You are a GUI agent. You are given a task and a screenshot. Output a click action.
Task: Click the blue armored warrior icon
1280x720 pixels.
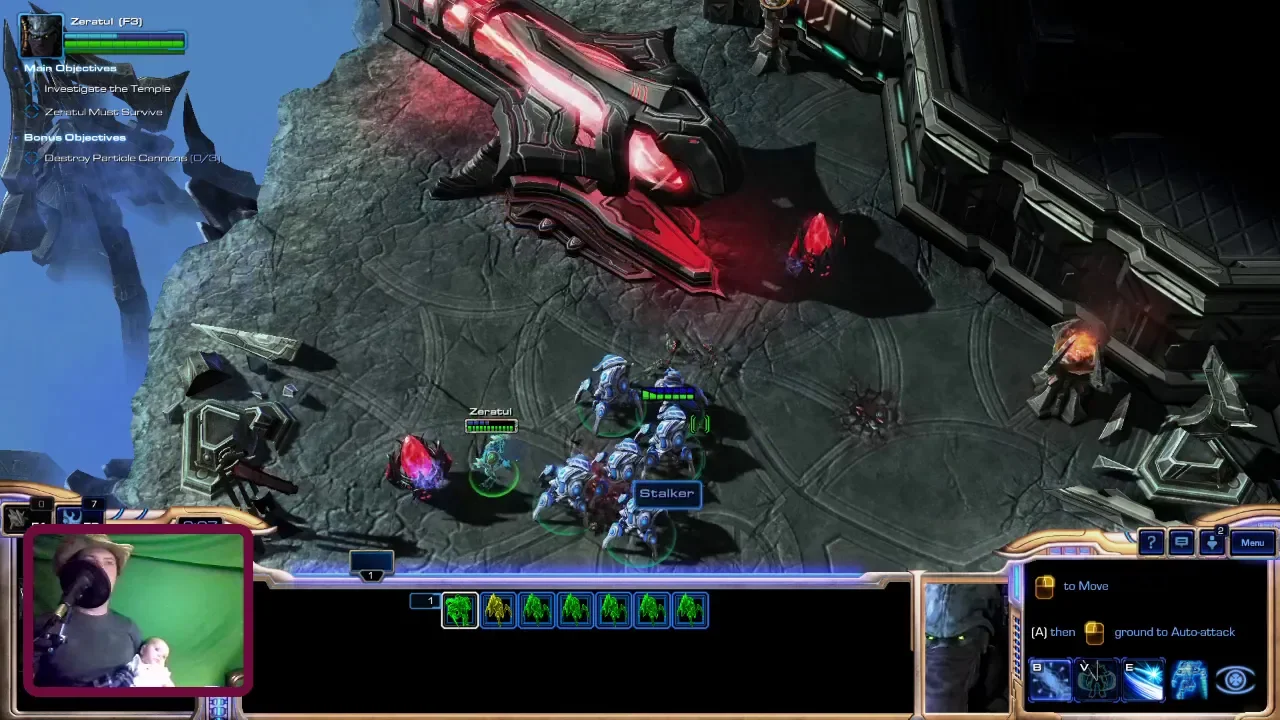[1189, 680]
